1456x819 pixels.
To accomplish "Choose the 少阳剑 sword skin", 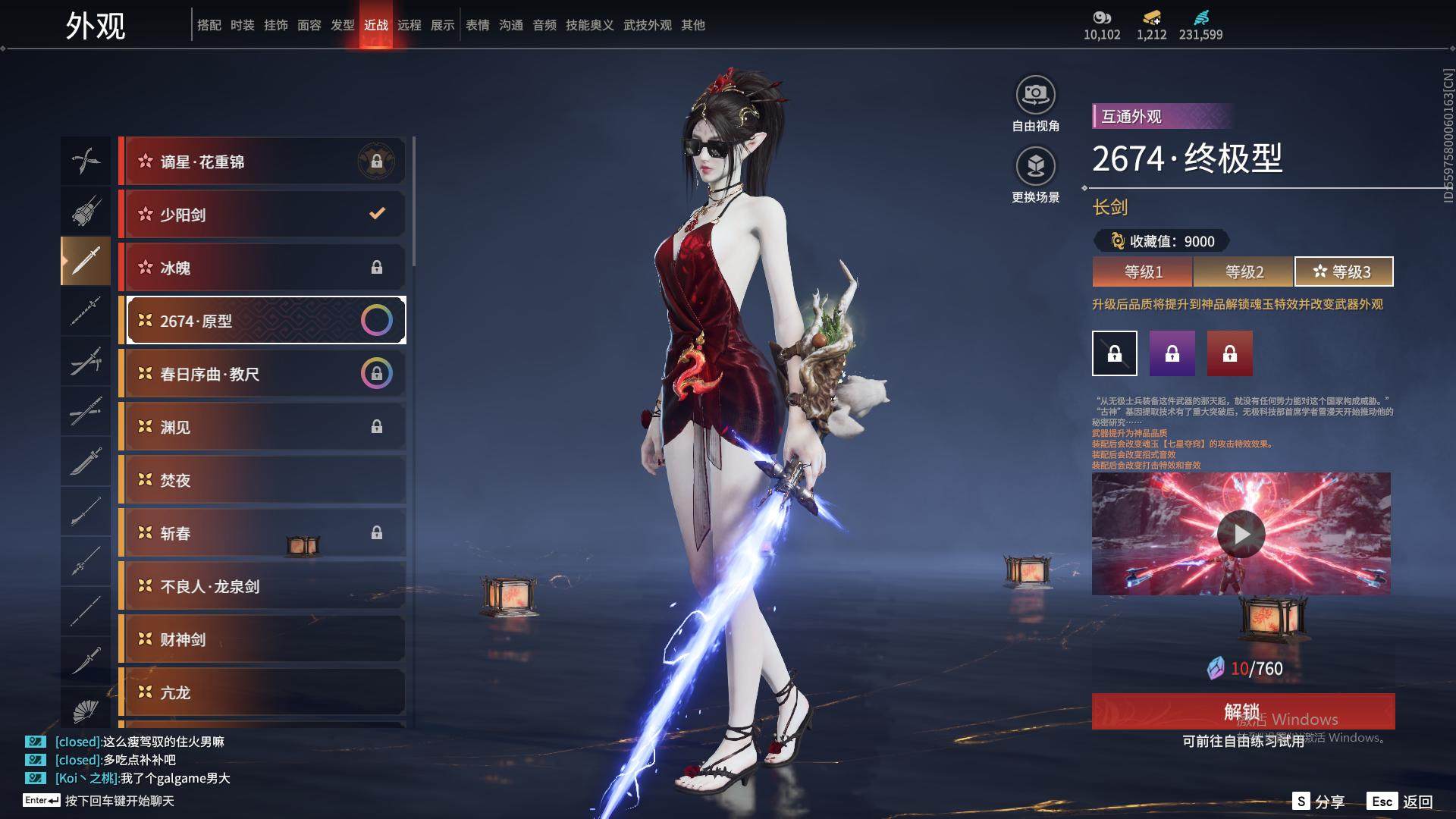I will 262,215.
